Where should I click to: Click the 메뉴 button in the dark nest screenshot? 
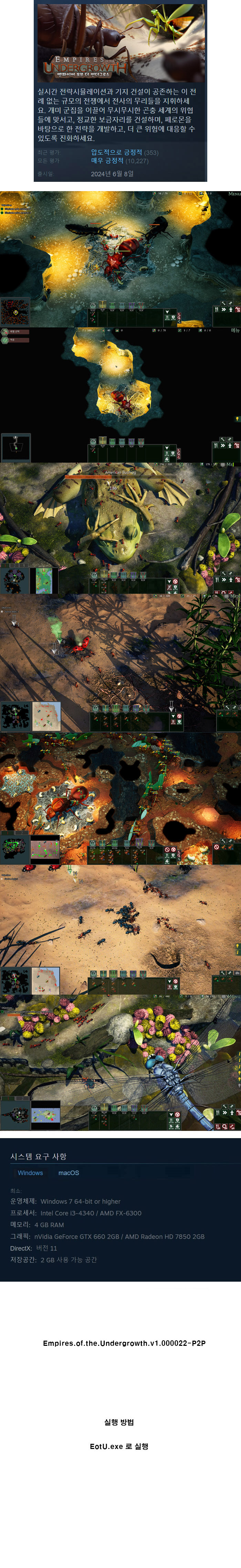point(235,331)
